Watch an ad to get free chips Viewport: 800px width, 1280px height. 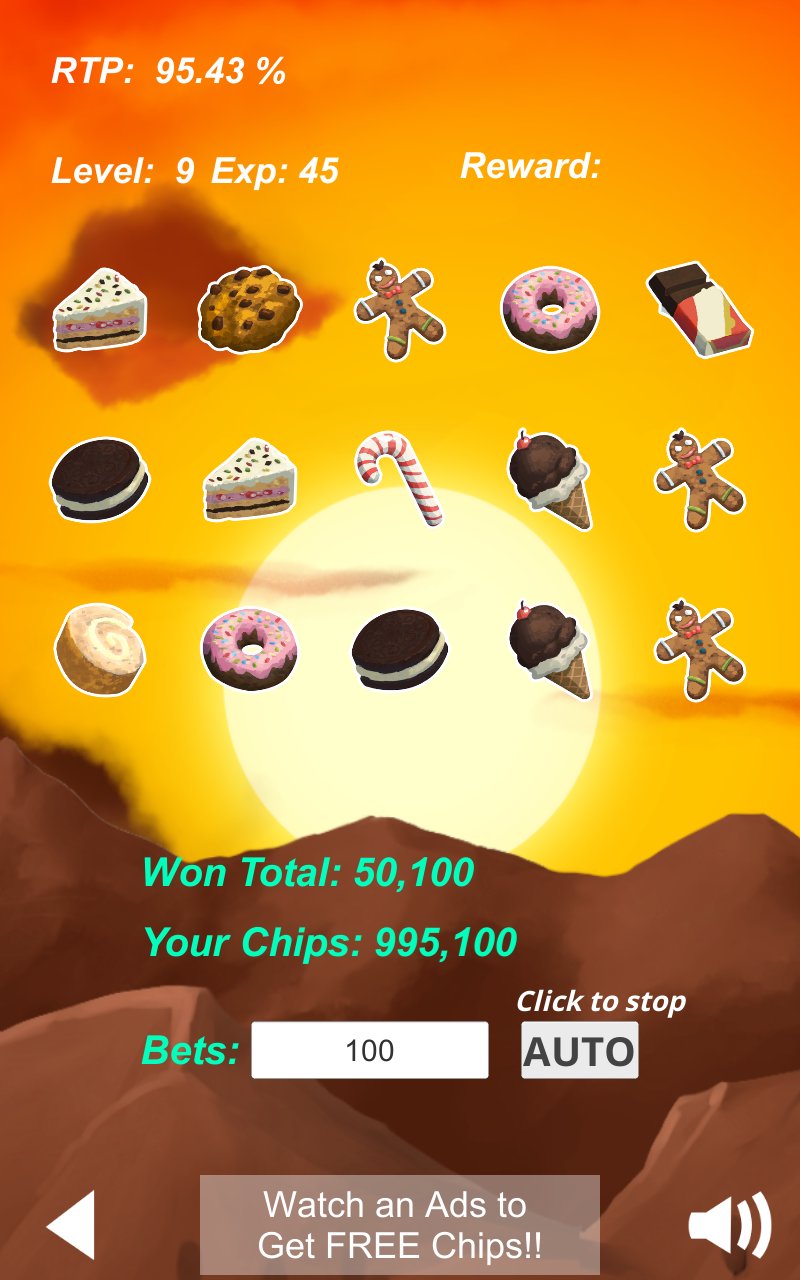click(400, 1225)
